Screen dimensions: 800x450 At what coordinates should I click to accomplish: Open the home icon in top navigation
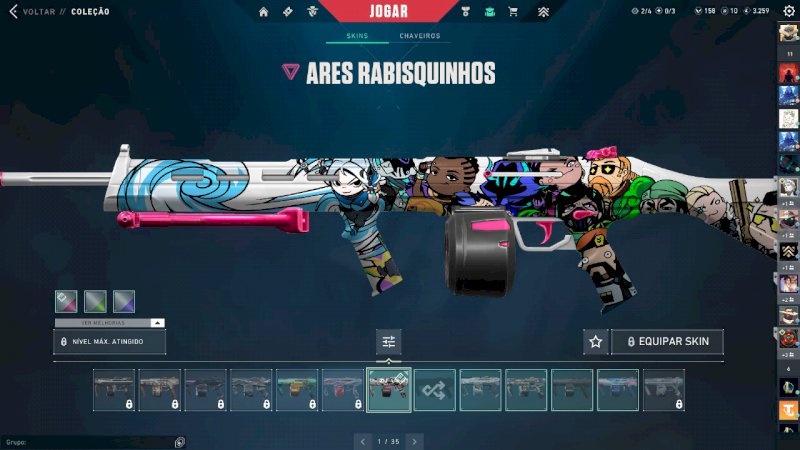(264, 12)
